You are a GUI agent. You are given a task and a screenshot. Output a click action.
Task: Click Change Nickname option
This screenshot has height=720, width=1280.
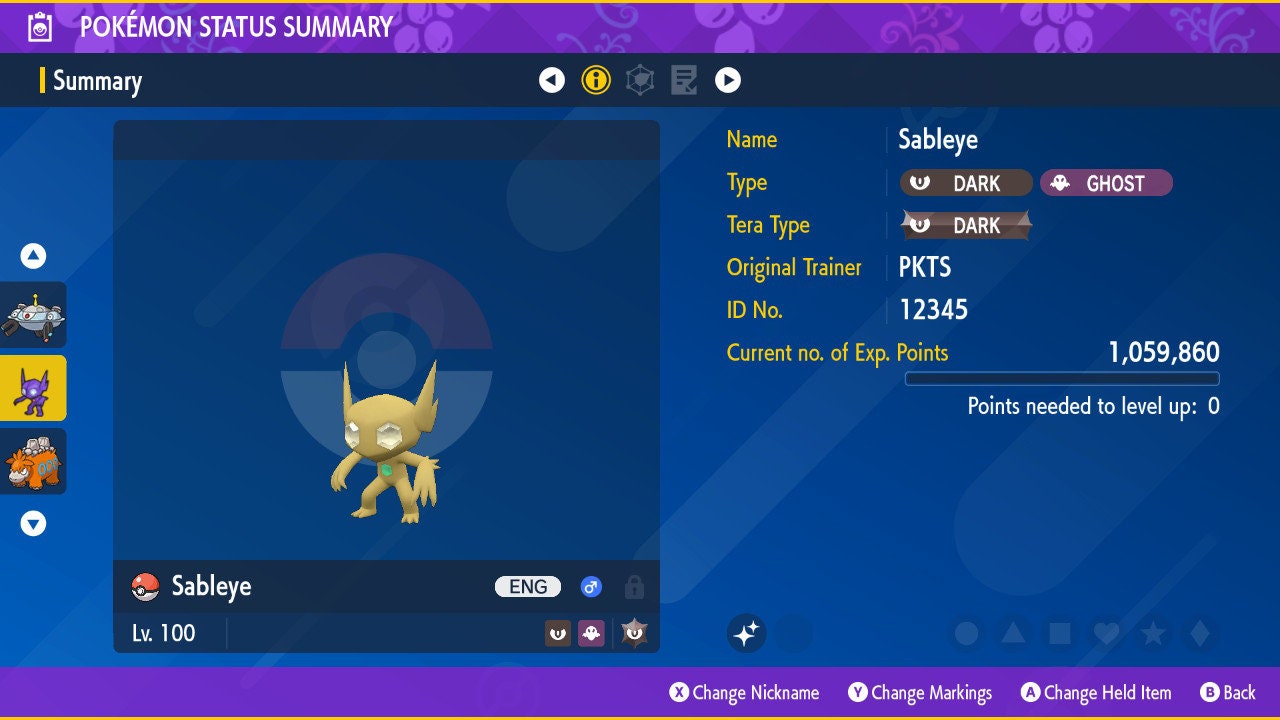[745, 692]
